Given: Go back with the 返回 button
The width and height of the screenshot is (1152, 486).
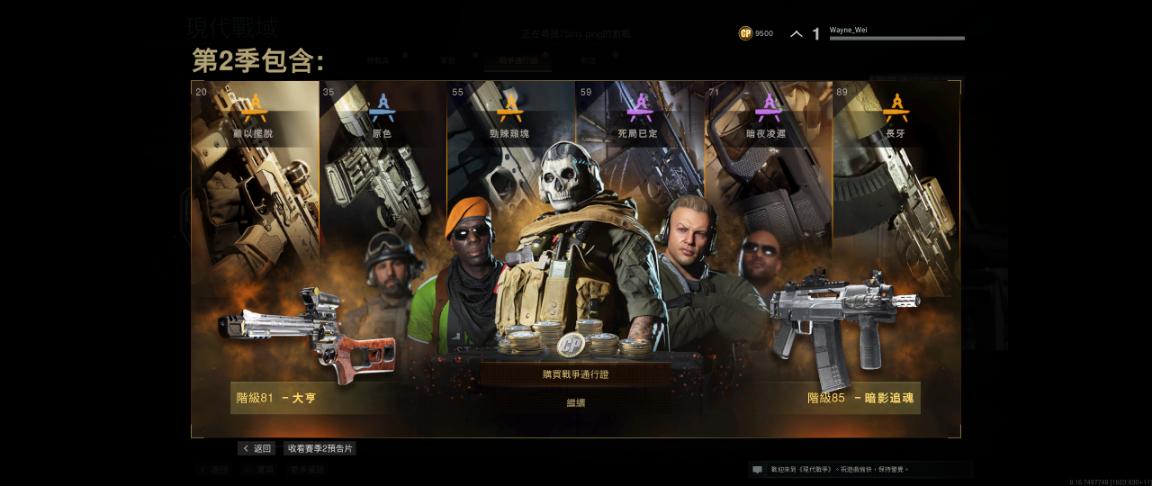Looking at the screenshot, I should point(256,449).
